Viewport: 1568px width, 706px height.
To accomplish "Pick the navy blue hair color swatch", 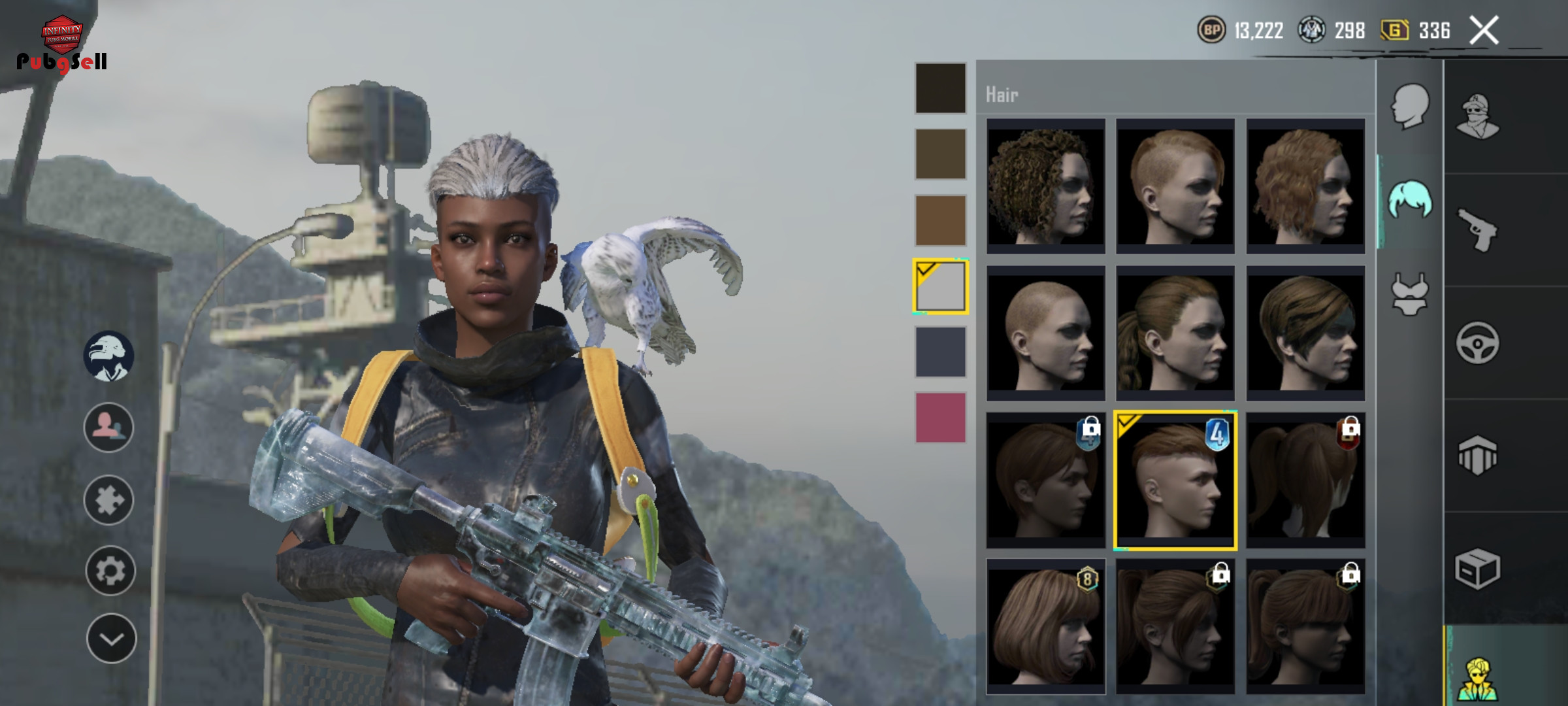I will (x=940, y=352).
